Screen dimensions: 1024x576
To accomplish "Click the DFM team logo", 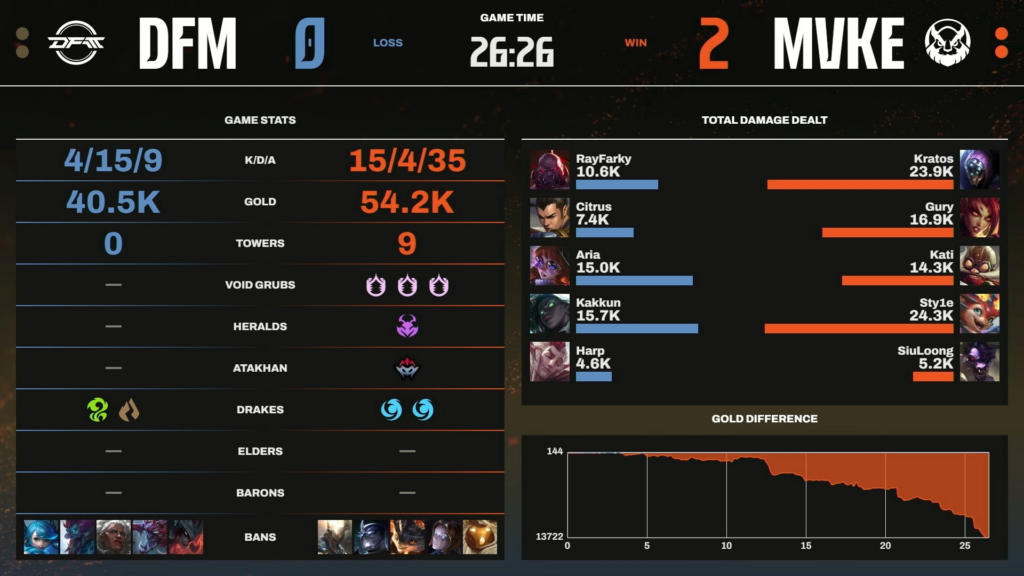I will pyautogui.click(x=77, y=43).
